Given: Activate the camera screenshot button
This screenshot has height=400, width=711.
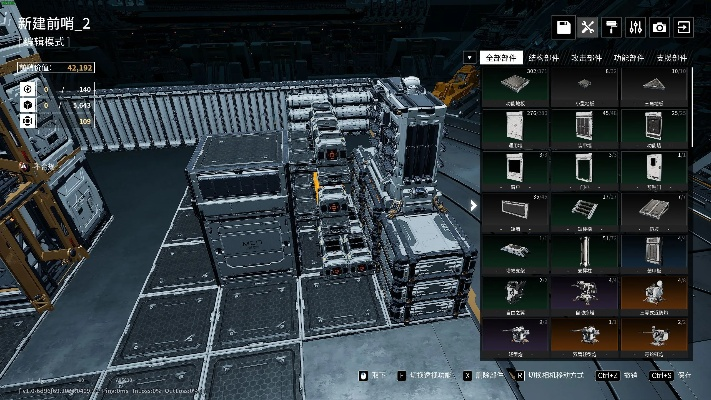Looking at the screenshot, I should pyautogui.click(x=660, y=27).
